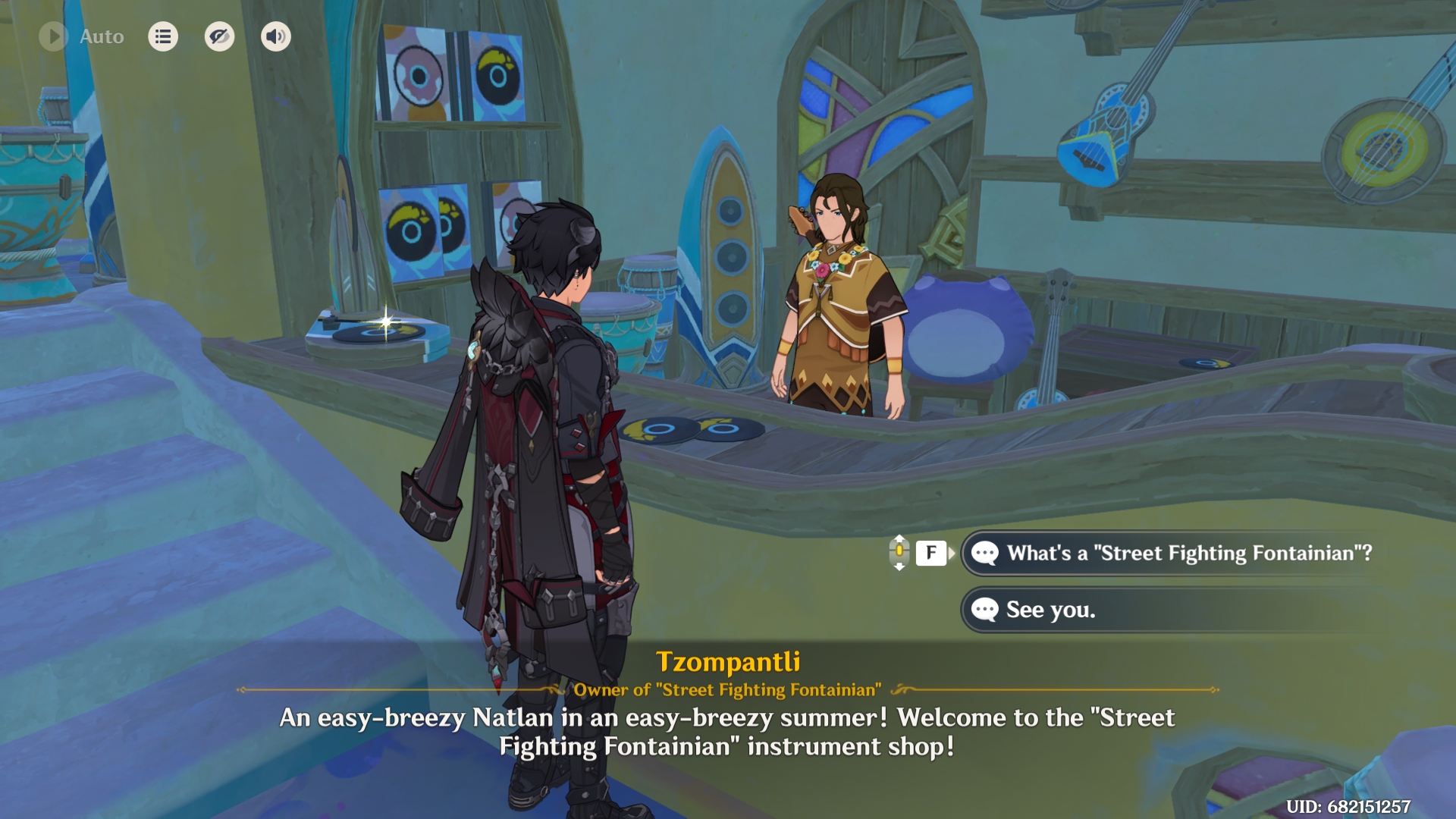Open the dialogue history log

point(163,36)
